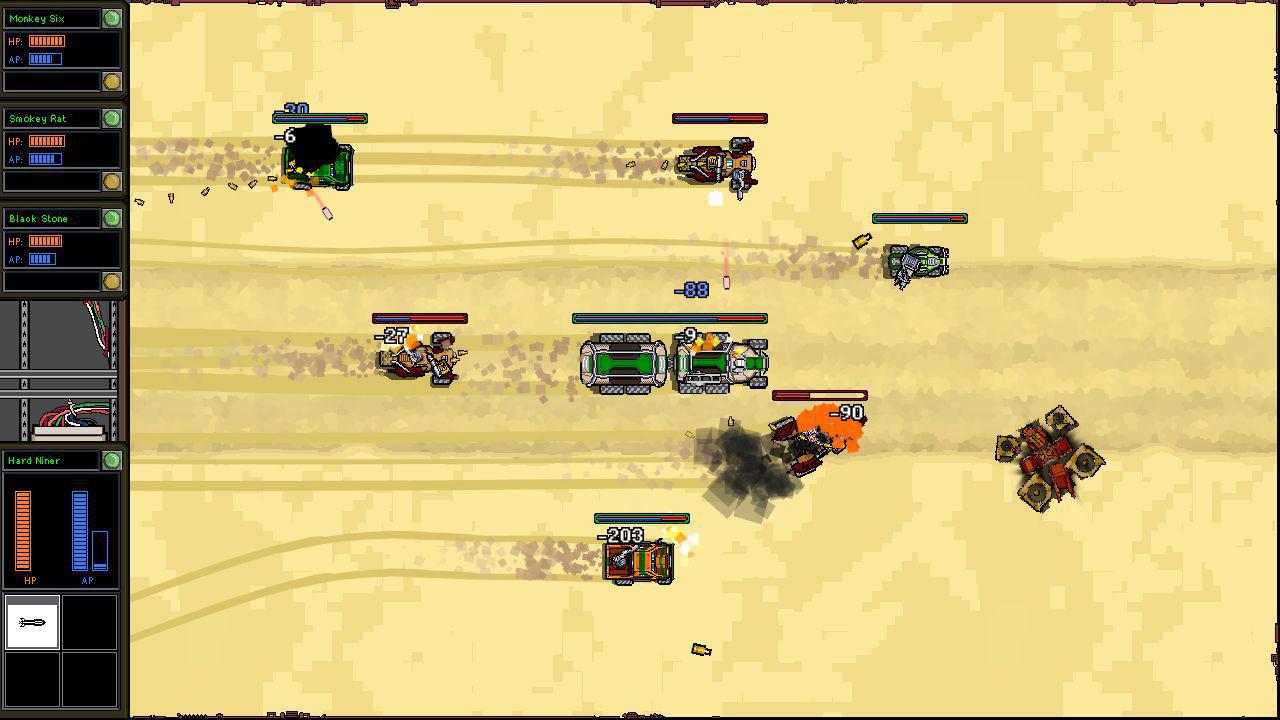
Task: Click Black Stone's gold order button
Action: (x=110, y=281)
